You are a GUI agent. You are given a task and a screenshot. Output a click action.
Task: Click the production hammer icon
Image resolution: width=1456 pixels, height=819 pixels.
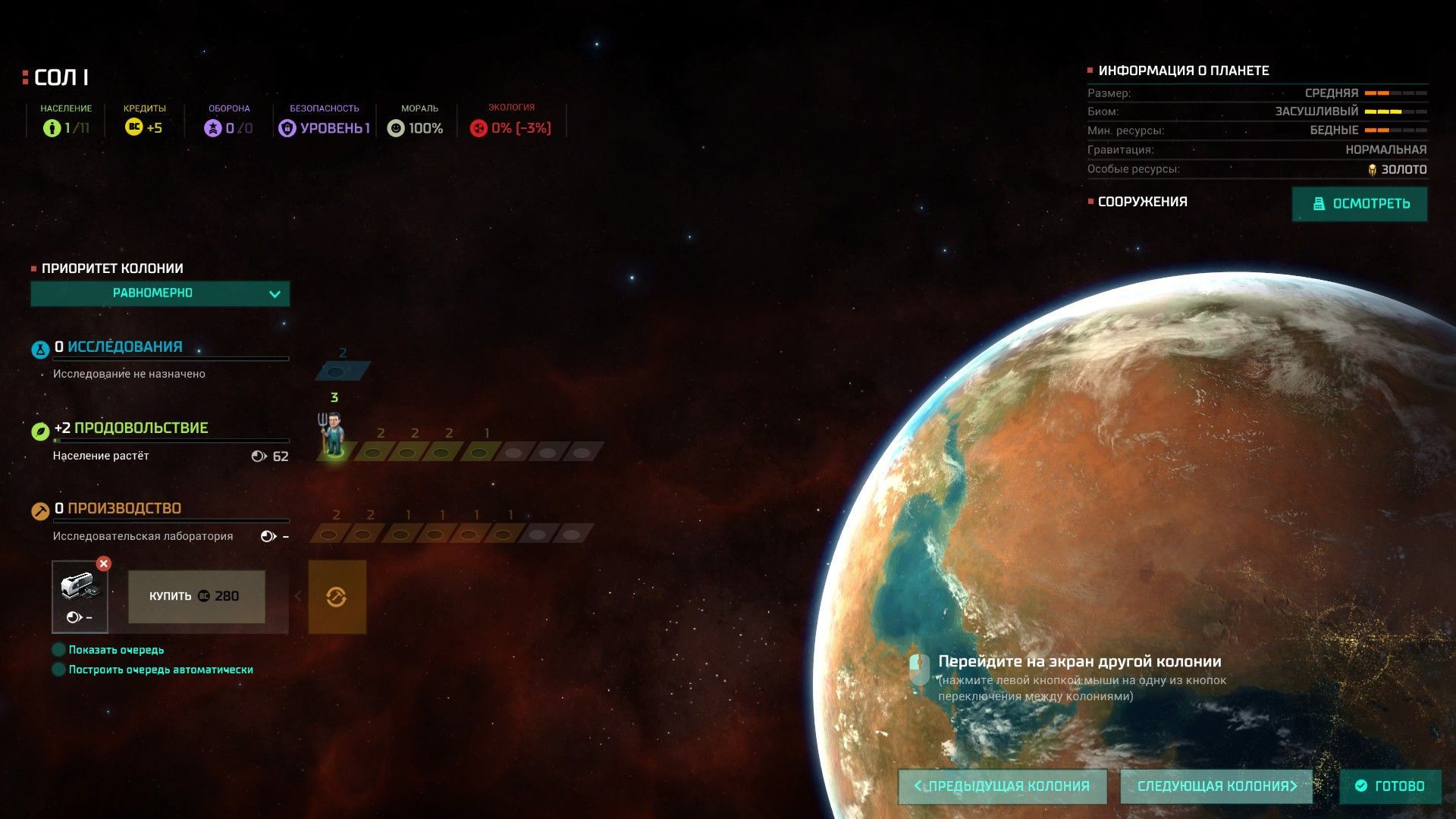tap(40, 511)
